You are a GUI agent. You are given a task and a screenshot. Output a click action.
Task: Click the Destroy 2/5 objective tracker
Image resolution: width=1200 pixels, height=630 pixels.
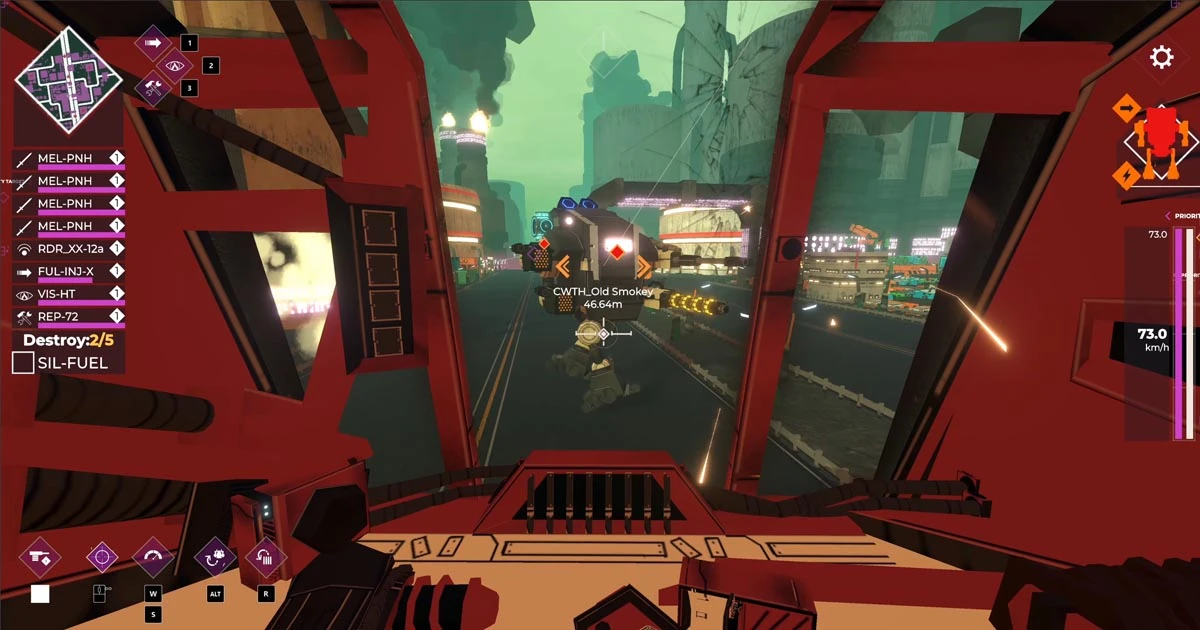68,340
